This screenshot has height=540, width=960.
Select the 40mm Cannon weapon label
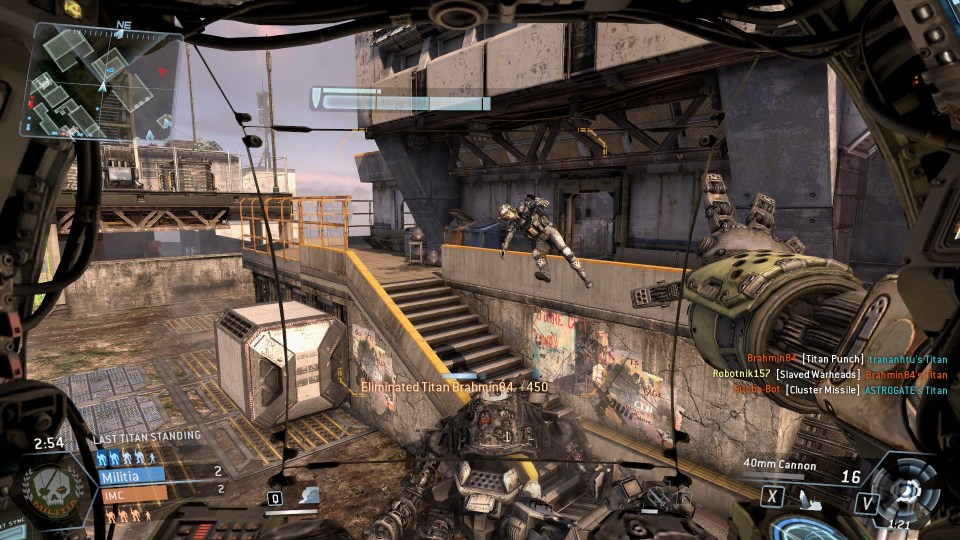click(780, 465)
